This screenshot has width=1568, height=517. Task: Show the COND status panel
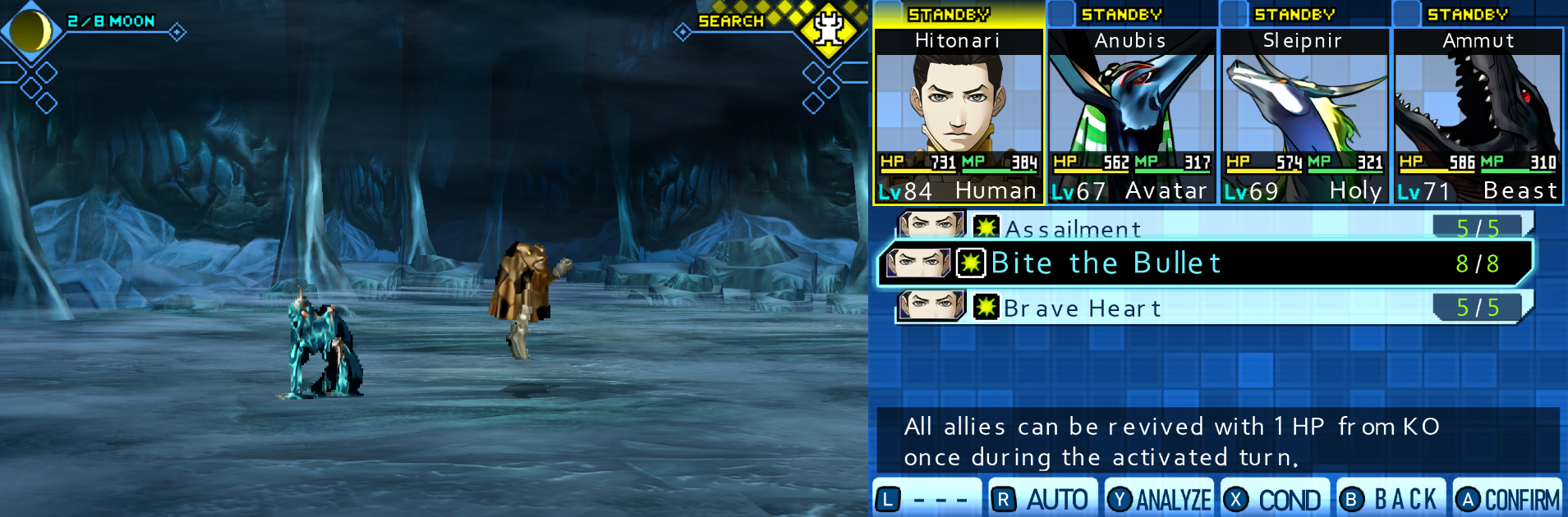click(x=1275, y=499)
